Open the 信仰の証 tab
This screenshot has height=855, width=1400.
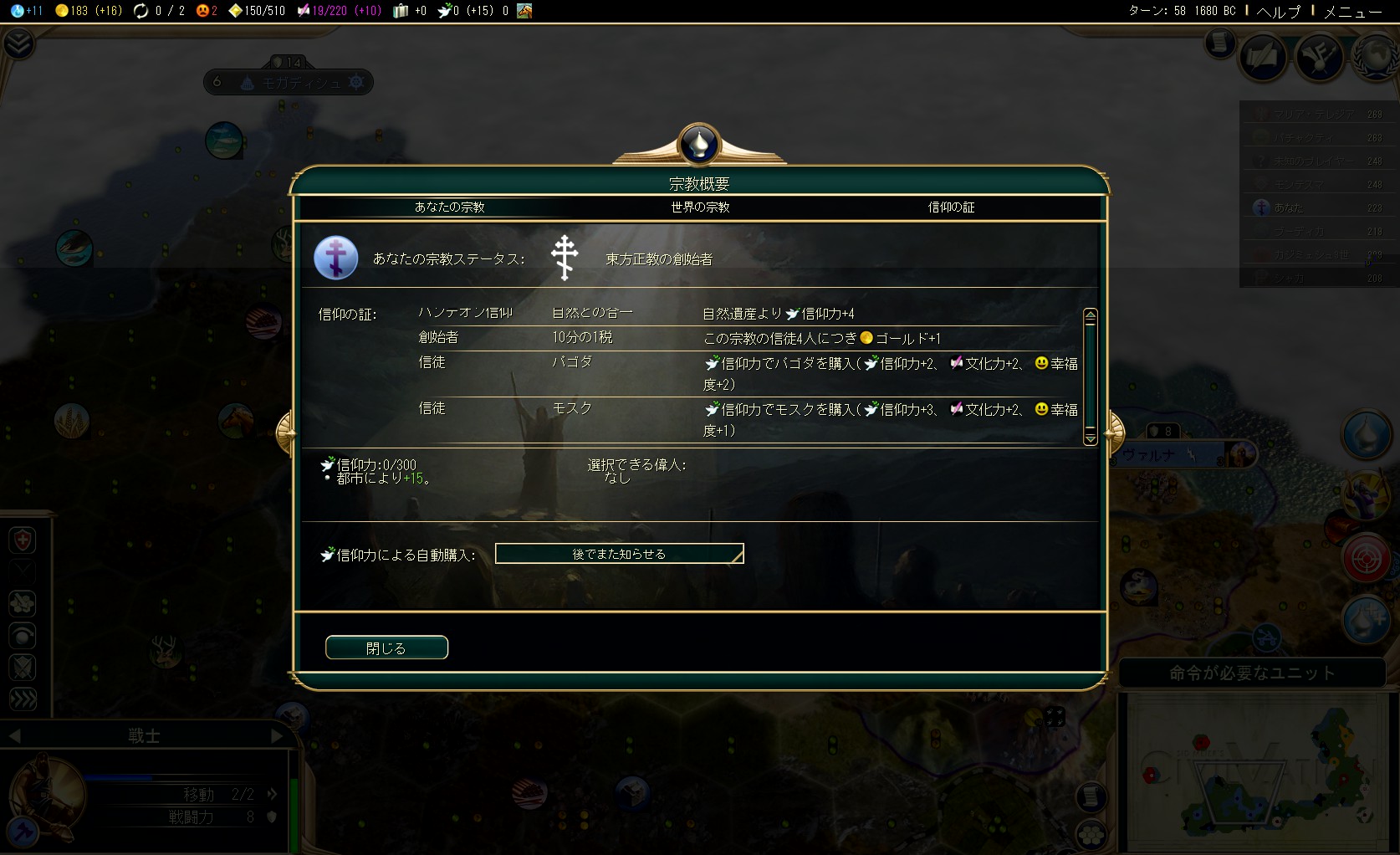pos(951,207)
